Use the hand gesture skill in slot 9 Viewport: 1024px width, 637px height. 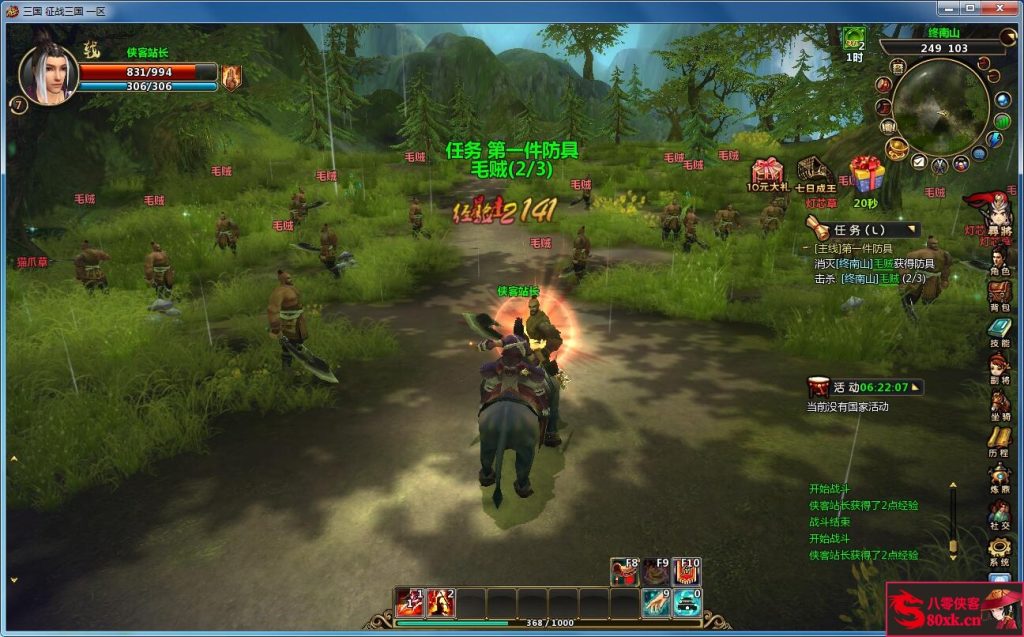(x=655, y=602)
